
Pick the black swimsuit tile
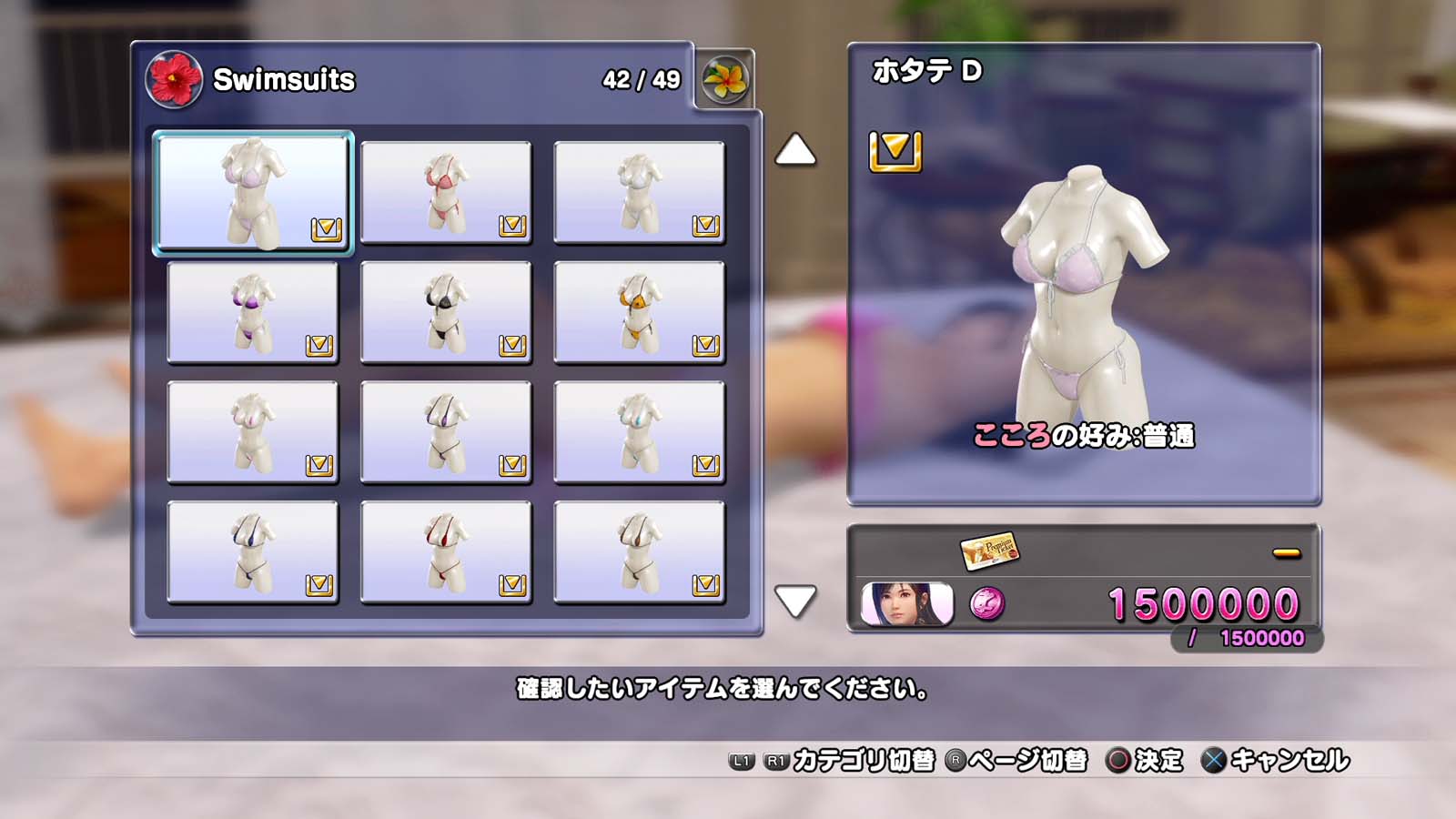coord(446,312)
